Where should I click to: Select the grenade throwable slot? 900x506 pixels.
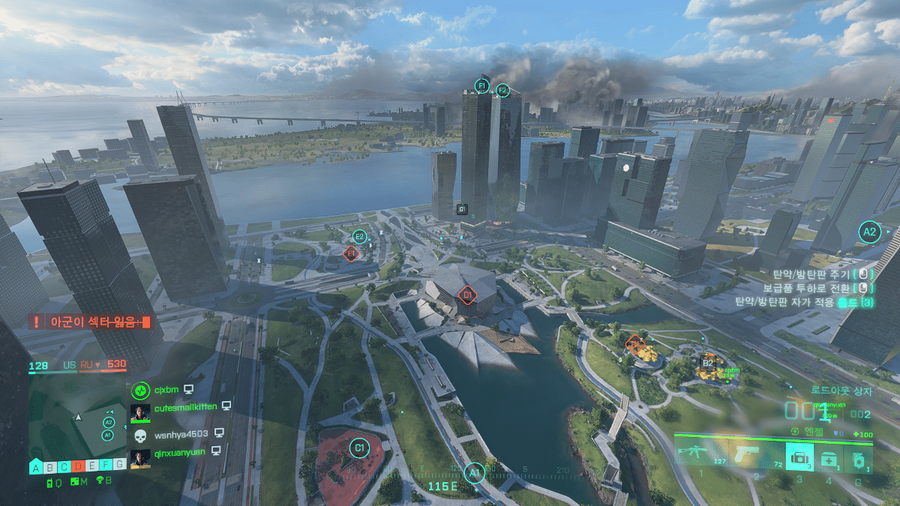857,458
